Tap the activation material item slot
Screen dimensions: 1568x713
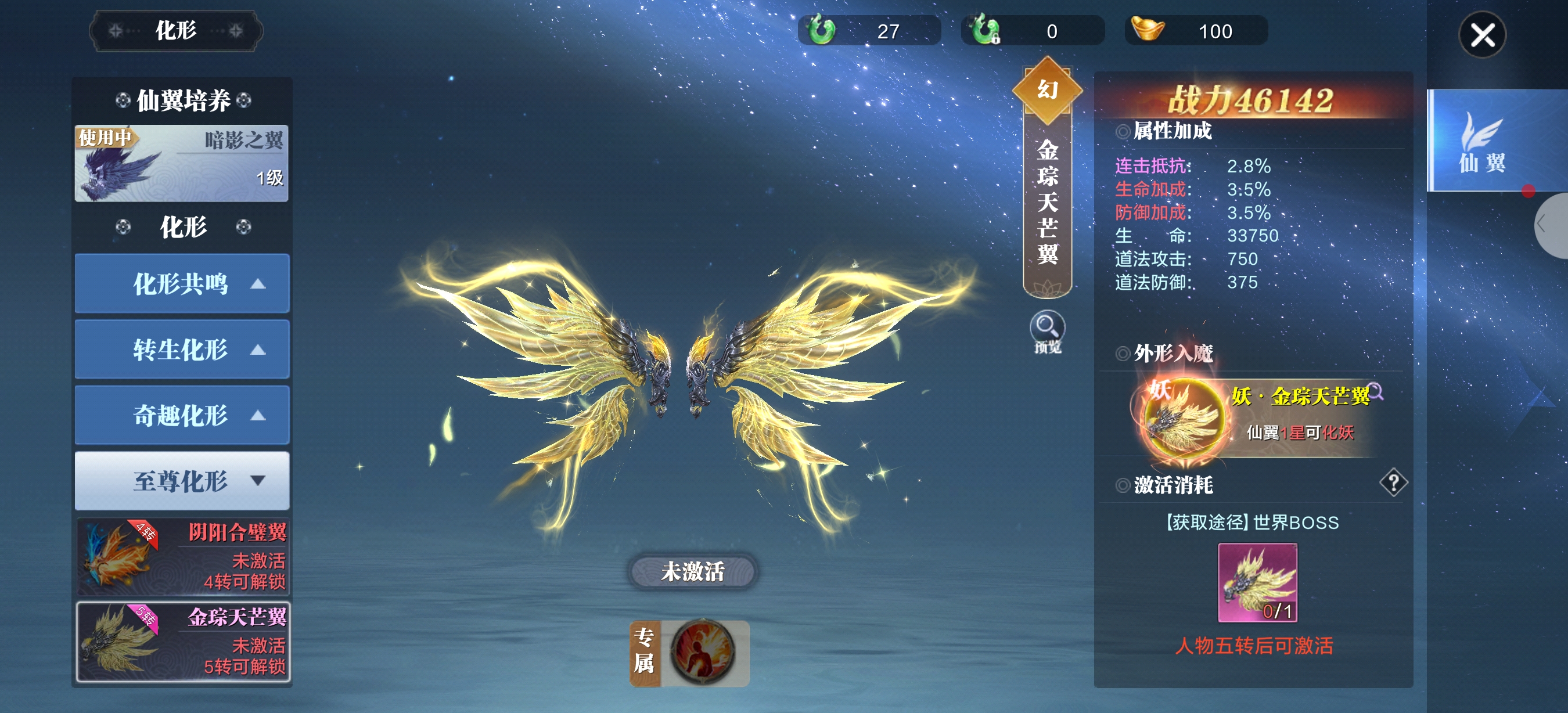pos(1257,582)
